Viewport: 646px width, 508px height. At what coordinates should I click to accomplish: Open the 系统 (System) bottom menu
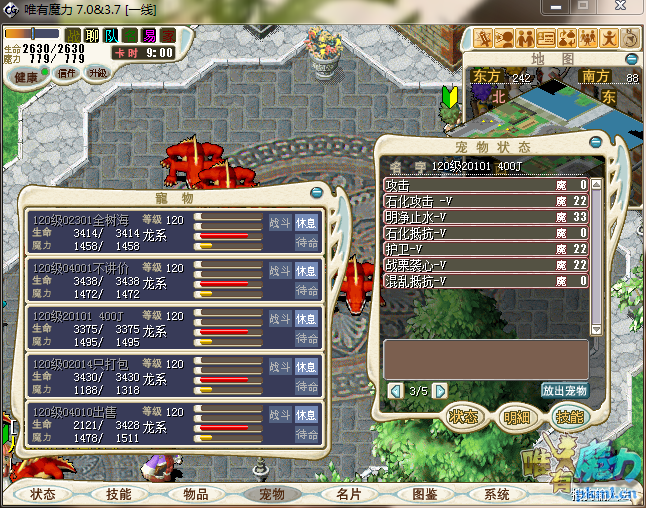pyautogui.click(x=497, y=494)
